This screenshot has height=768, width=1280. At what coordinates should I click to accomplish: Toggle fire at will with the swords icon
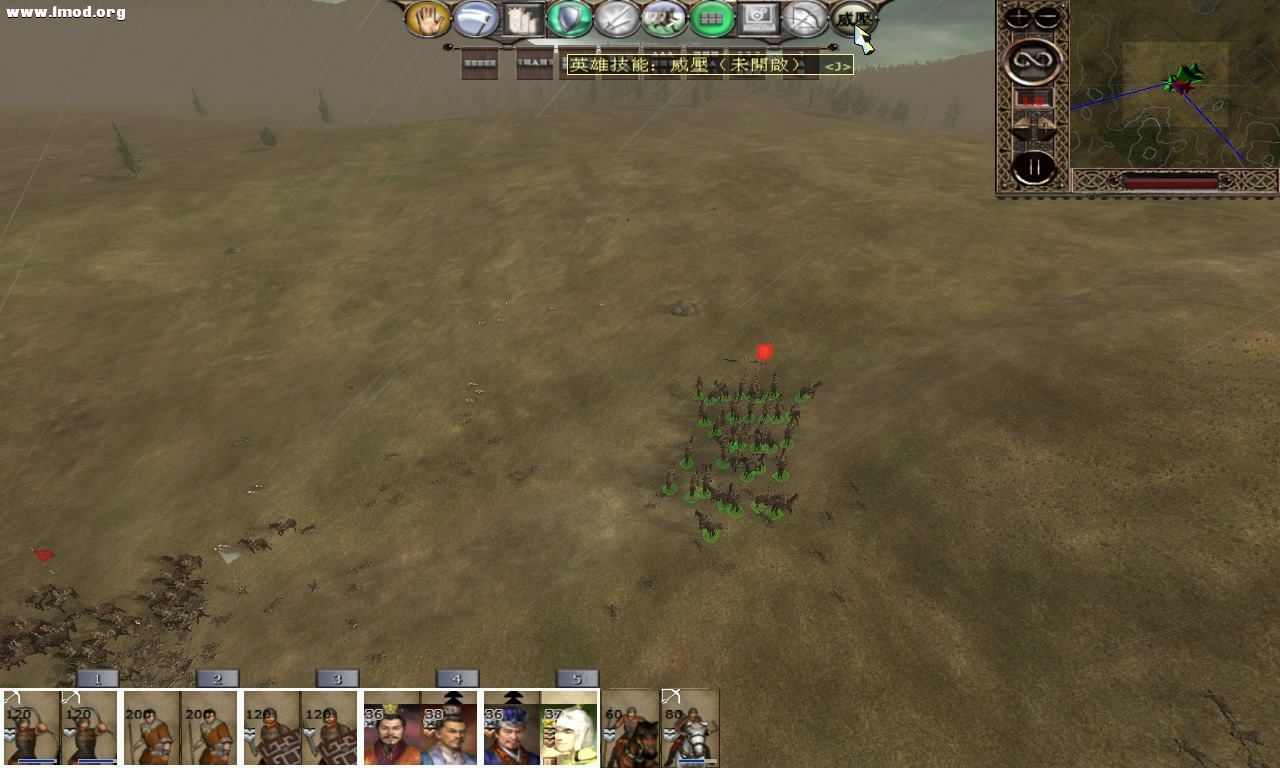pos(617,18)
